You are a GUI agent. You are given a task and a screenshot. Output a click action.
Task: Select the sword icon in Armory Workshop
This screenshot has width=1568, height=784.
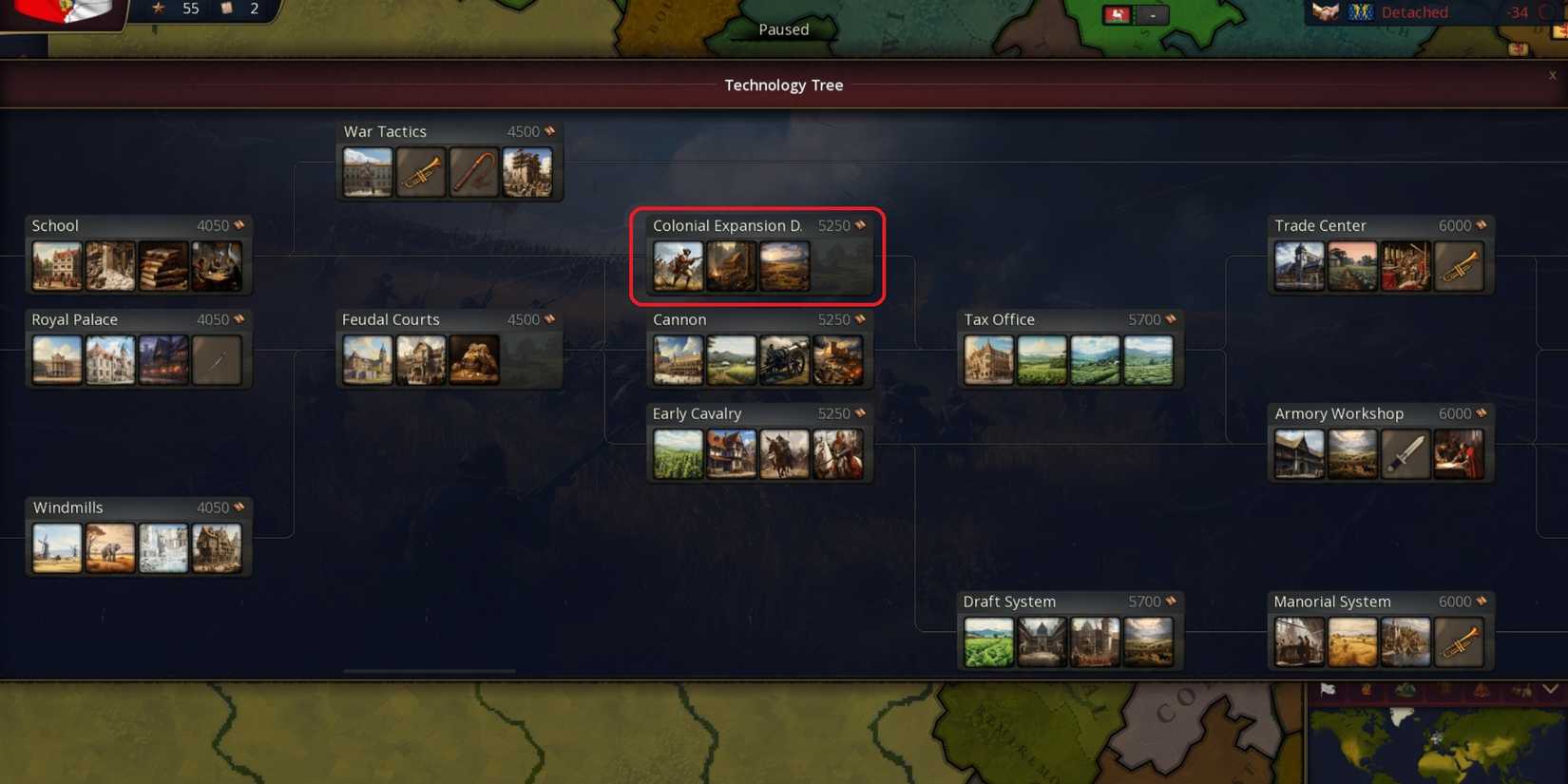coord(1406,453)
